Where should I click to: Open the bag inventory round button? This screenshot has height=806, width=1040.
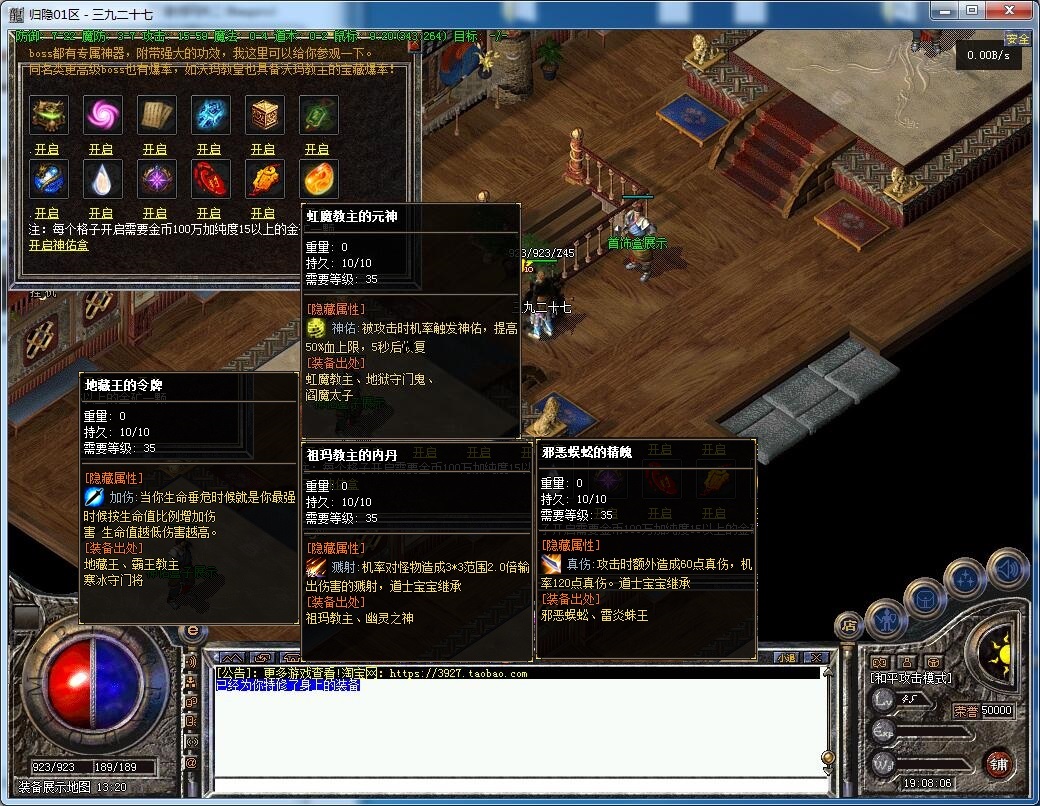click(x=925, y=599)
